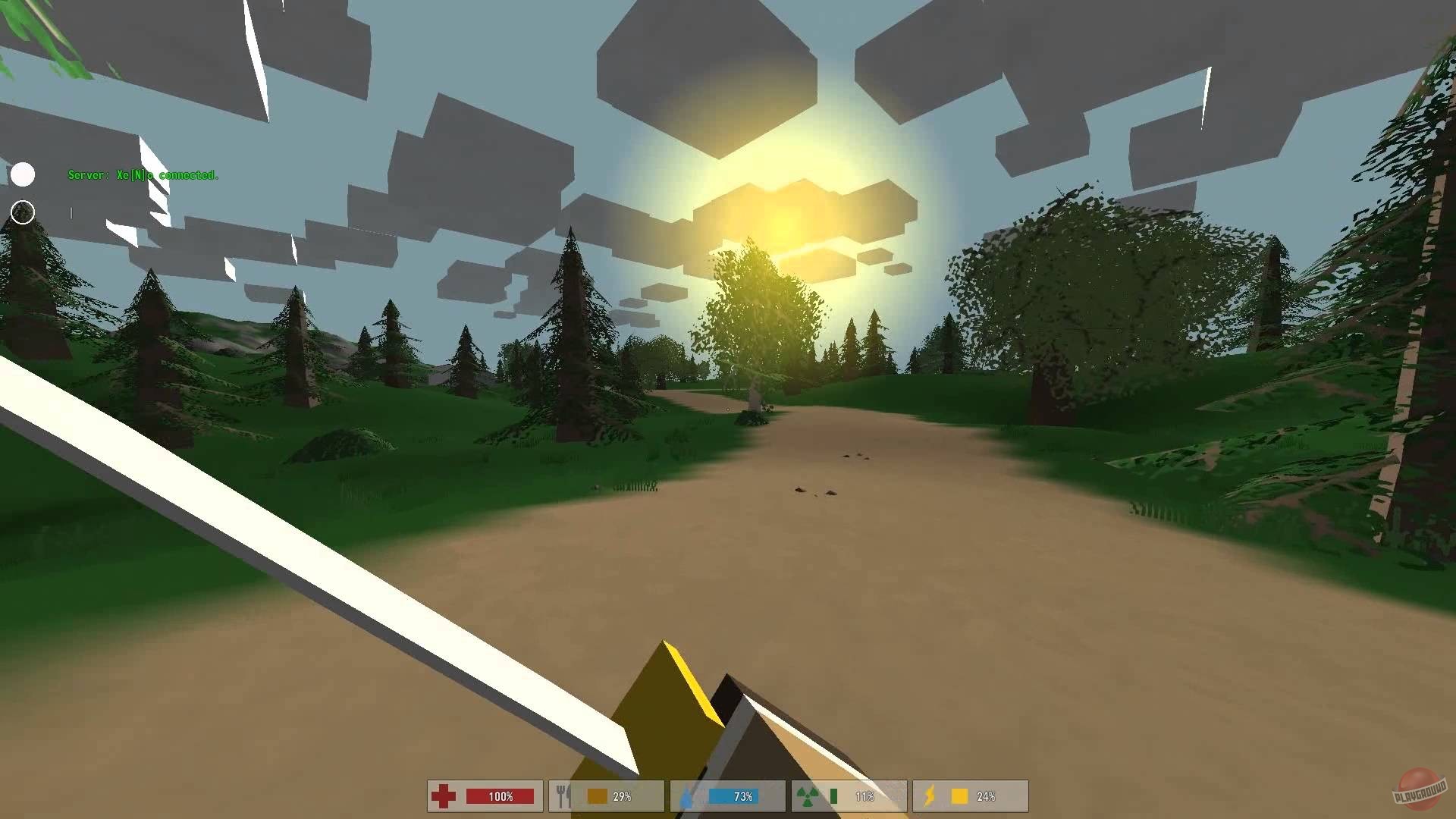This screenshot has width=1456, height=819.
Task: Click the red health cross icon
Action: tap(444, 796)
